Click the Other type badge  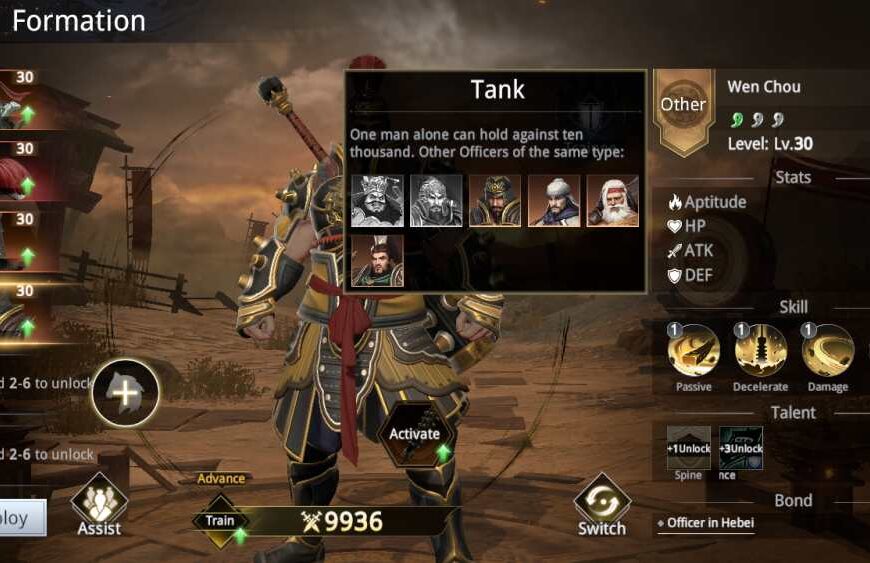coord(683,105)
